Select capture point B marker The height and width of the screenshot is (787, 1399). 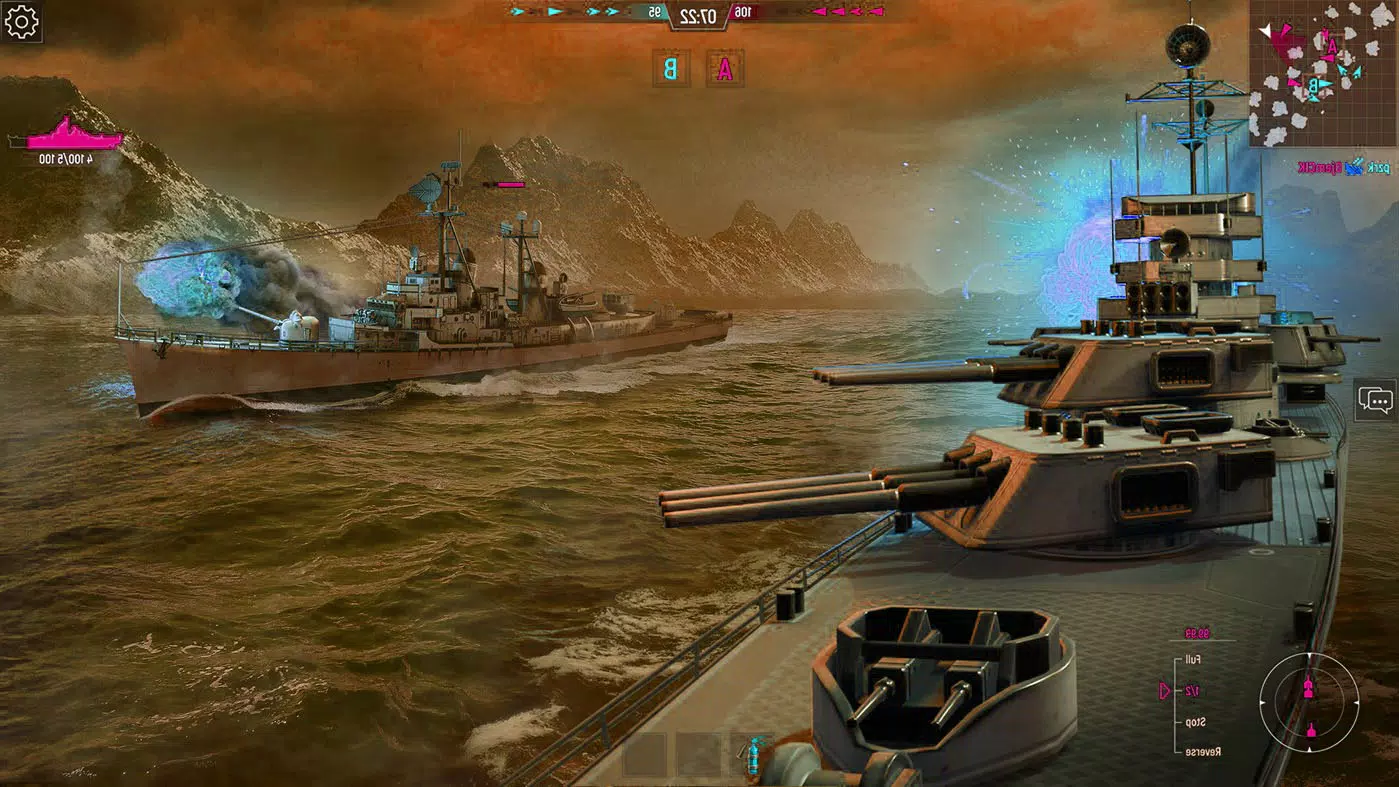tap(671, 68)
